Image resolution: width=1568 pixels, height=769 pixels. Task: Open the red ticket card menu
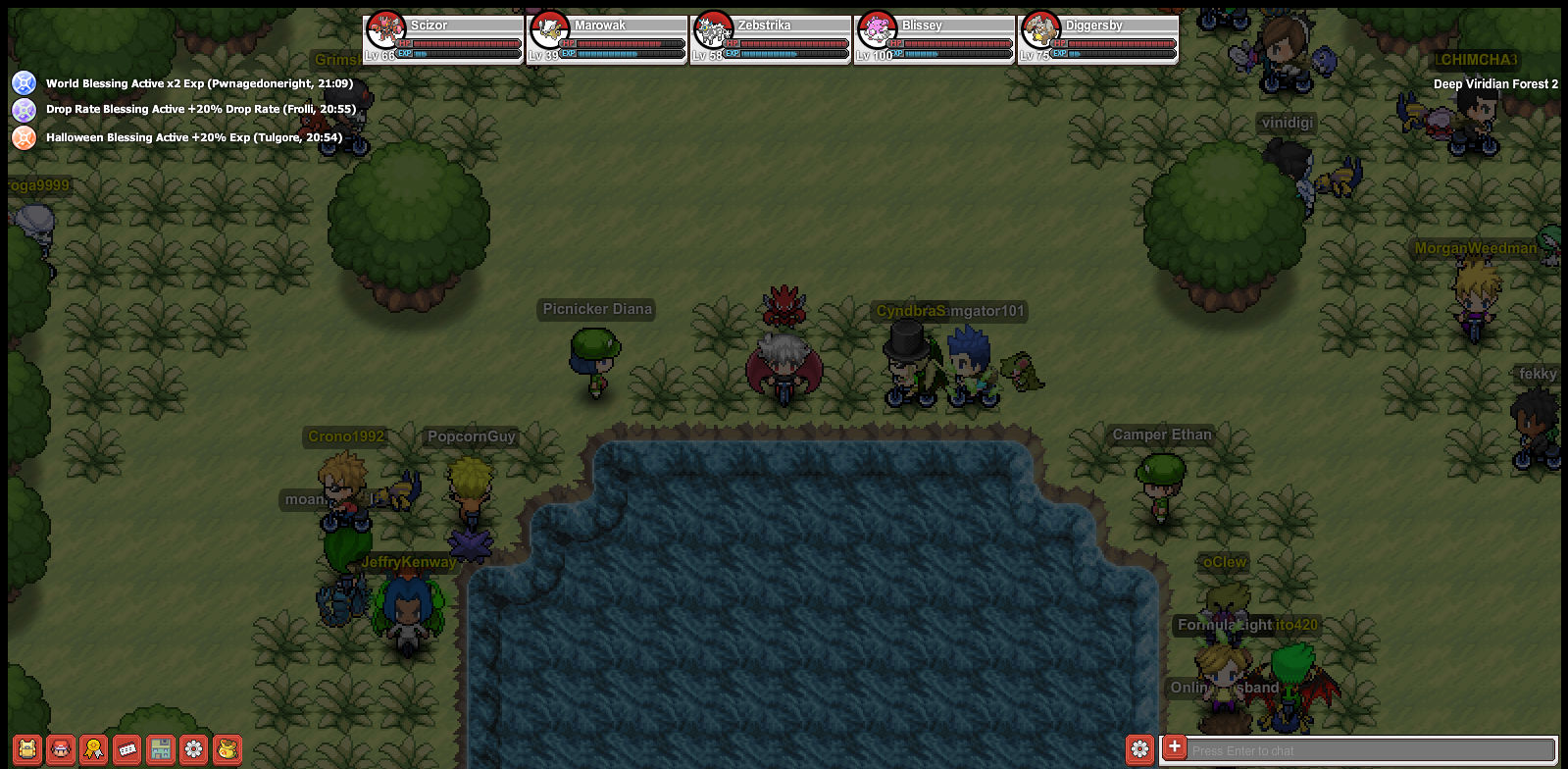127,750
